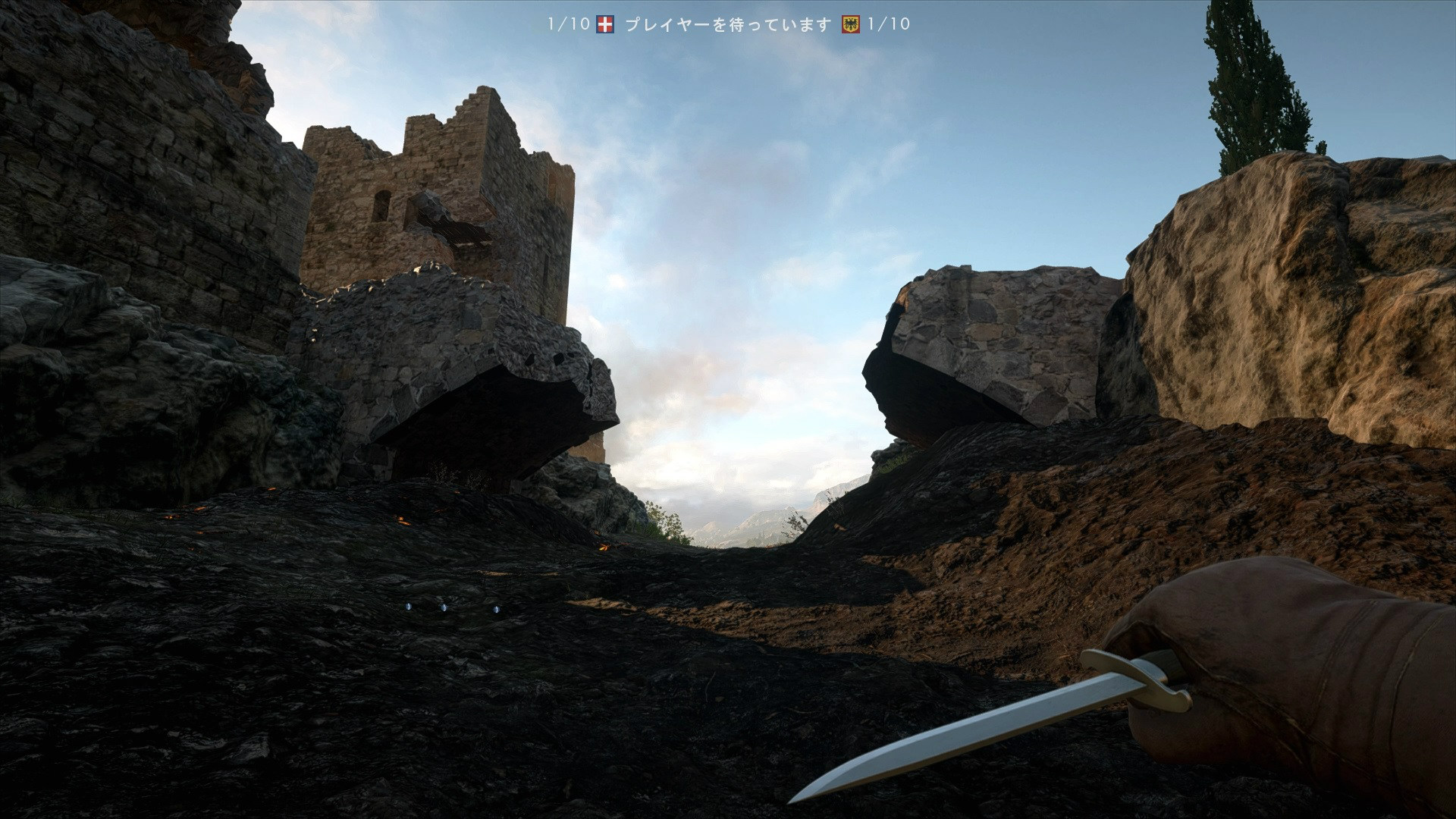Select the black eagle team emblem
Viewport: 1456px width, 819px height.
coord(851,24)
